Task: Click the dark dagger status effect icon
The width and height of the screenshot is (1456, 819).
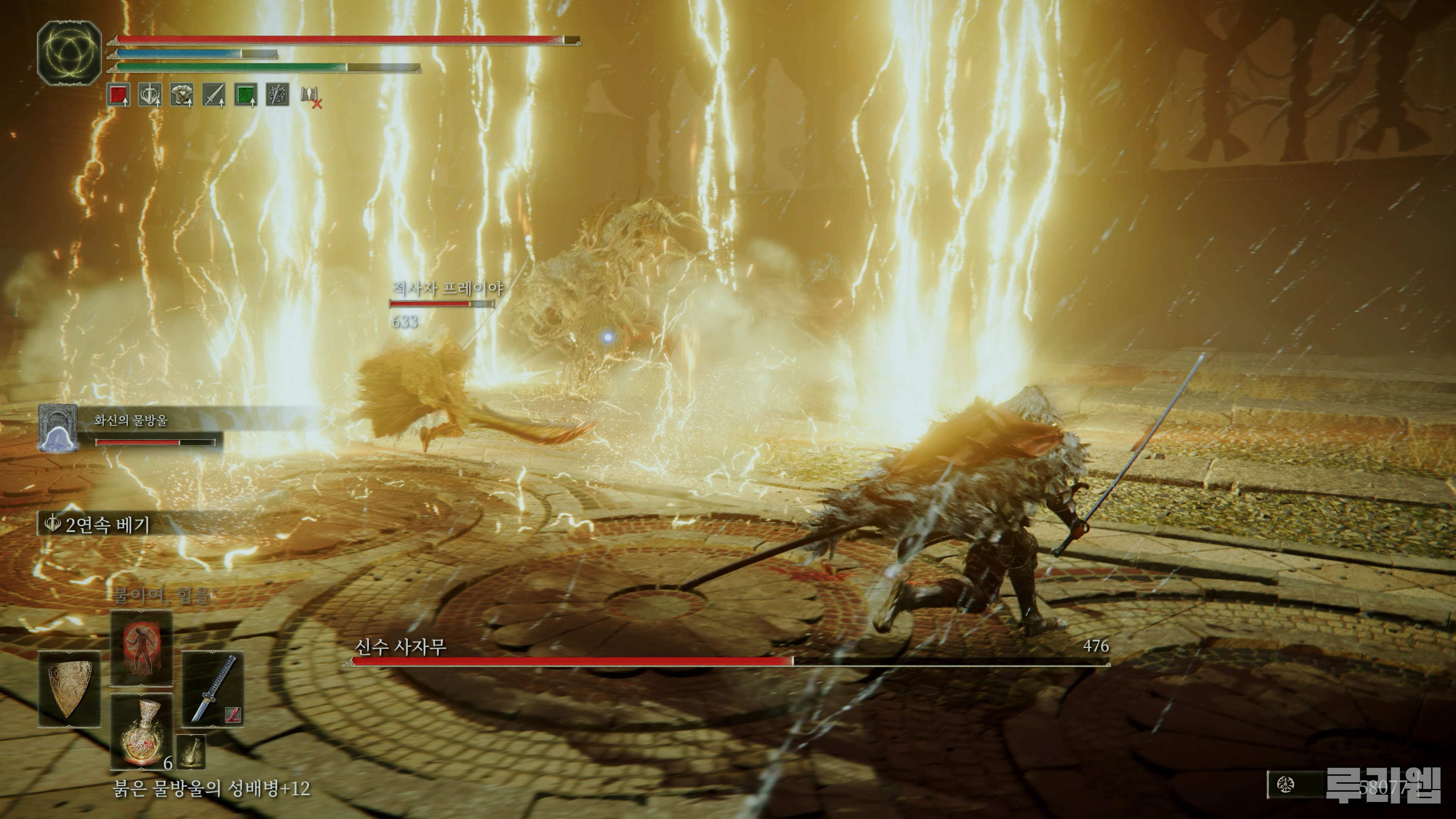Action: (278, 95)
